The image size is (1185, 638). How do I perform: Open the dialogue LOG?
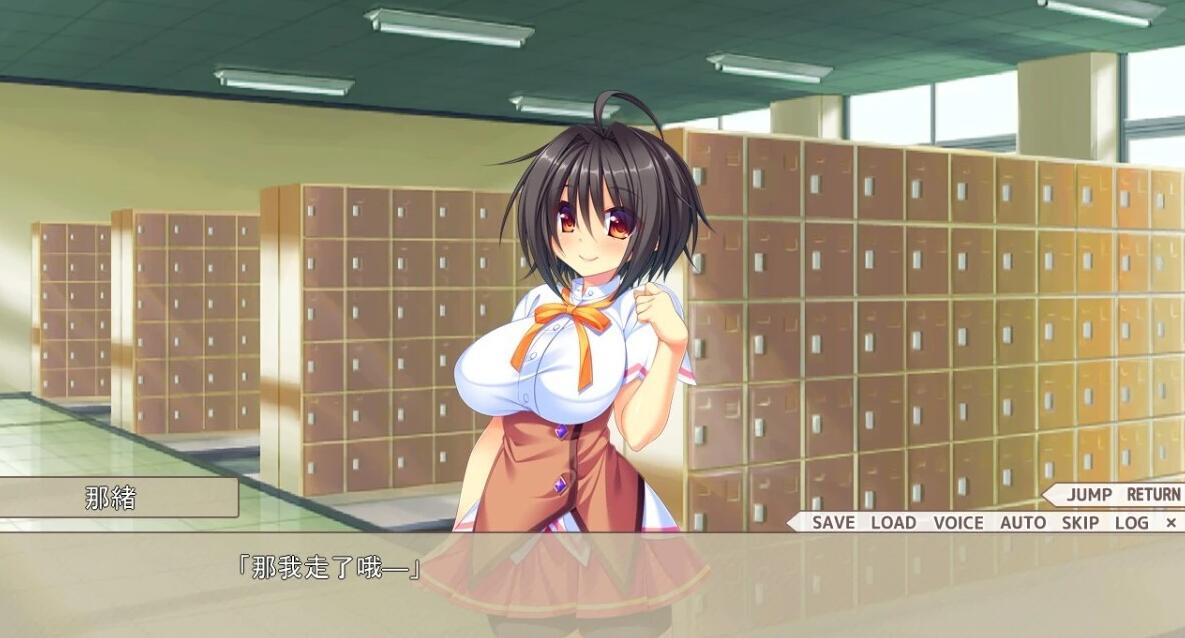1131,522
